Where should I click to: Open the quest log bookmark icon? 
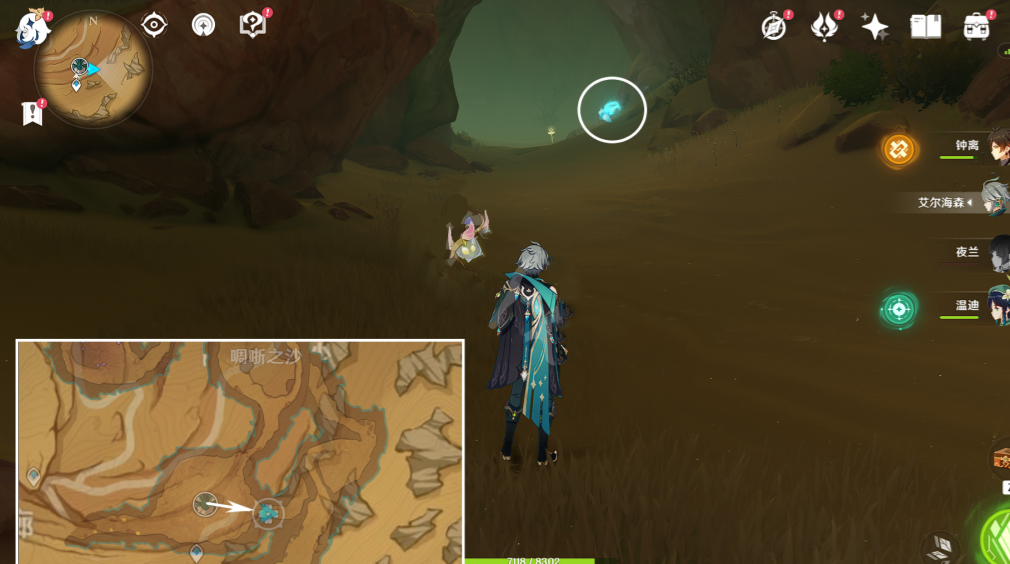click(32, 113)
